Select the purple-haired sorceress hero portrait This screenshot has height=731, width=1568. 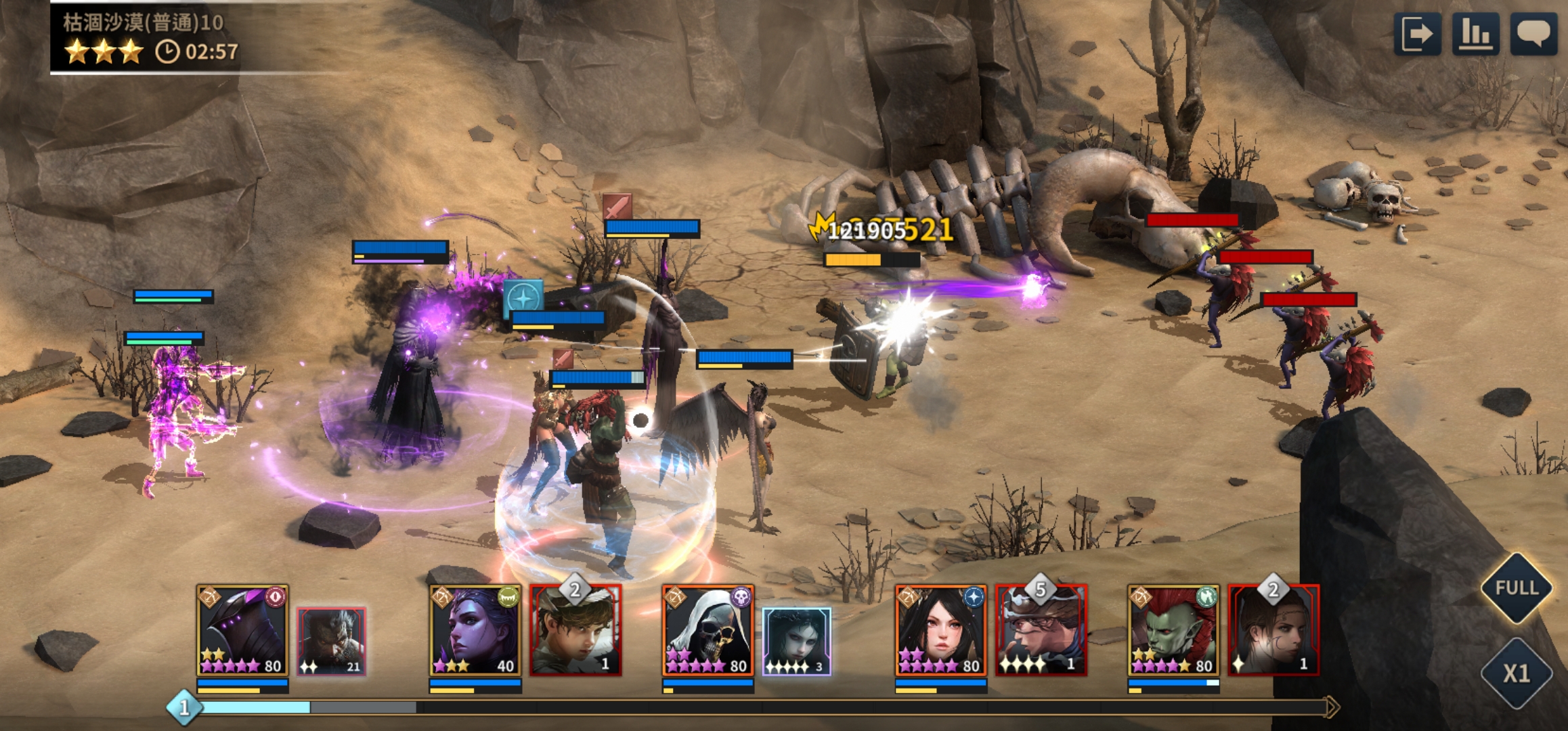coord(475,630)
